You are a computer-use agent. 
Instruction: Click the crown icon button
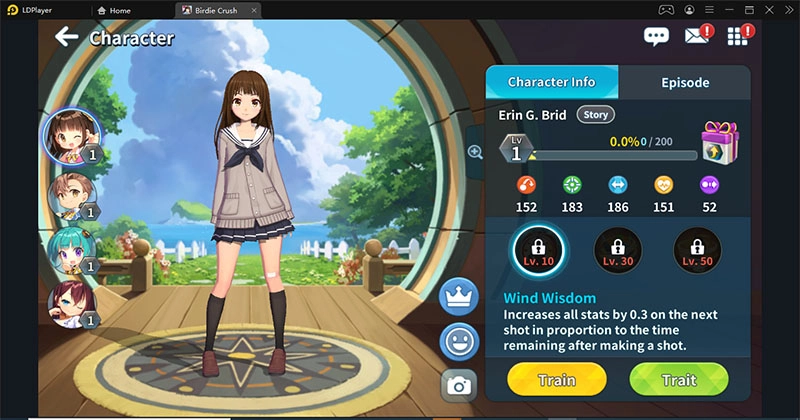(x=459, y=297)
